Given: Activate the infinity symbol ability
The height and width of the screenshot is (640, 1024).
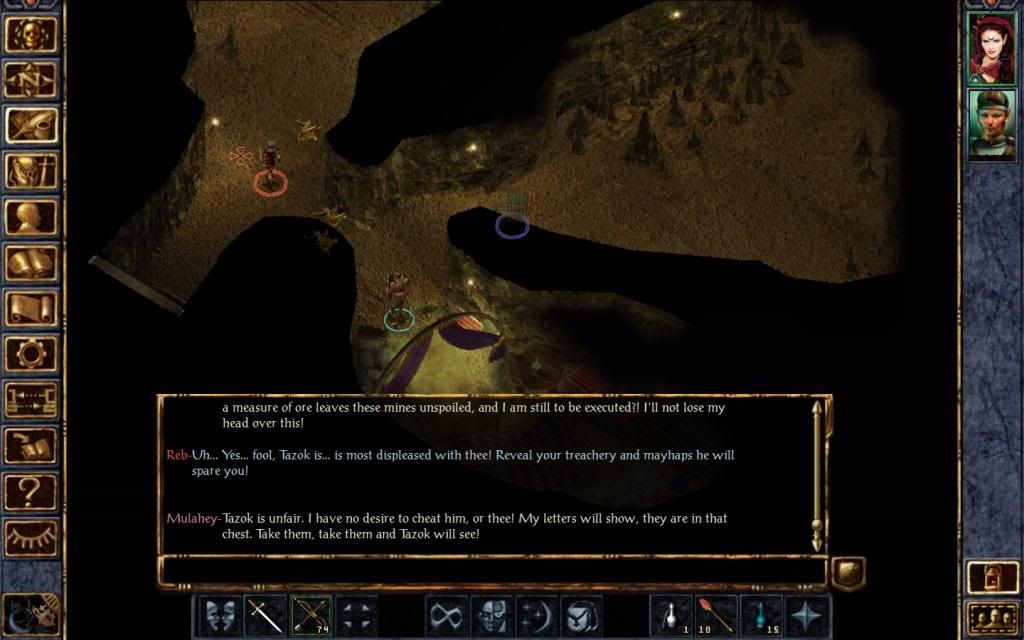Looking at the screenshot, I should tap(445, 615).
